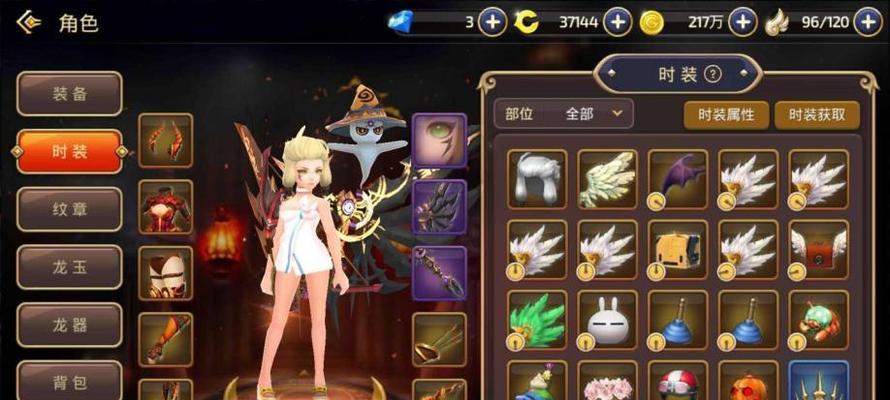Select the equipped eye tattoo slot
Image resolution: width=890 pixels, height=400 pixels.
[439, 140]
